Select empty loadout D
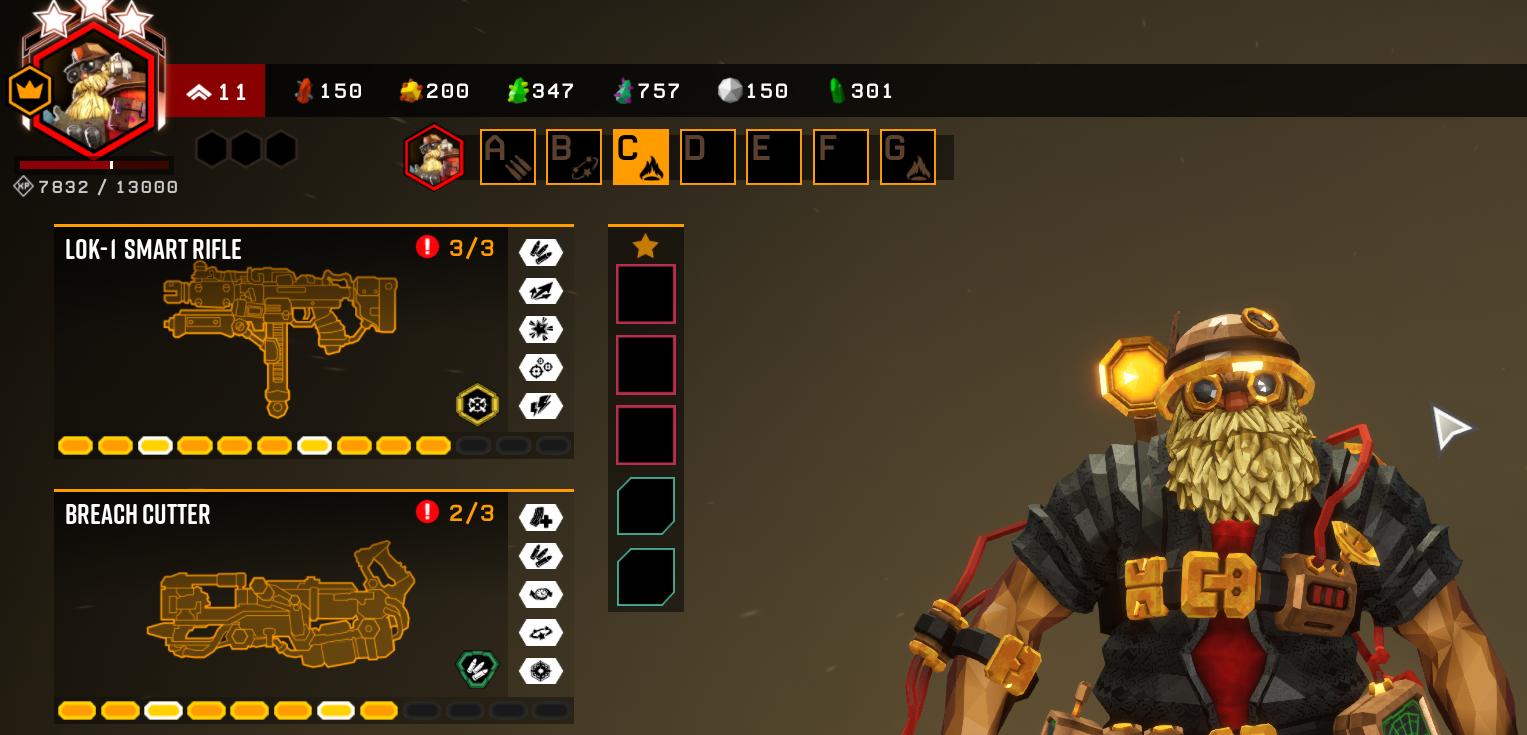Viewport: 1527px width, 735px height. click(x=708, y=157)
